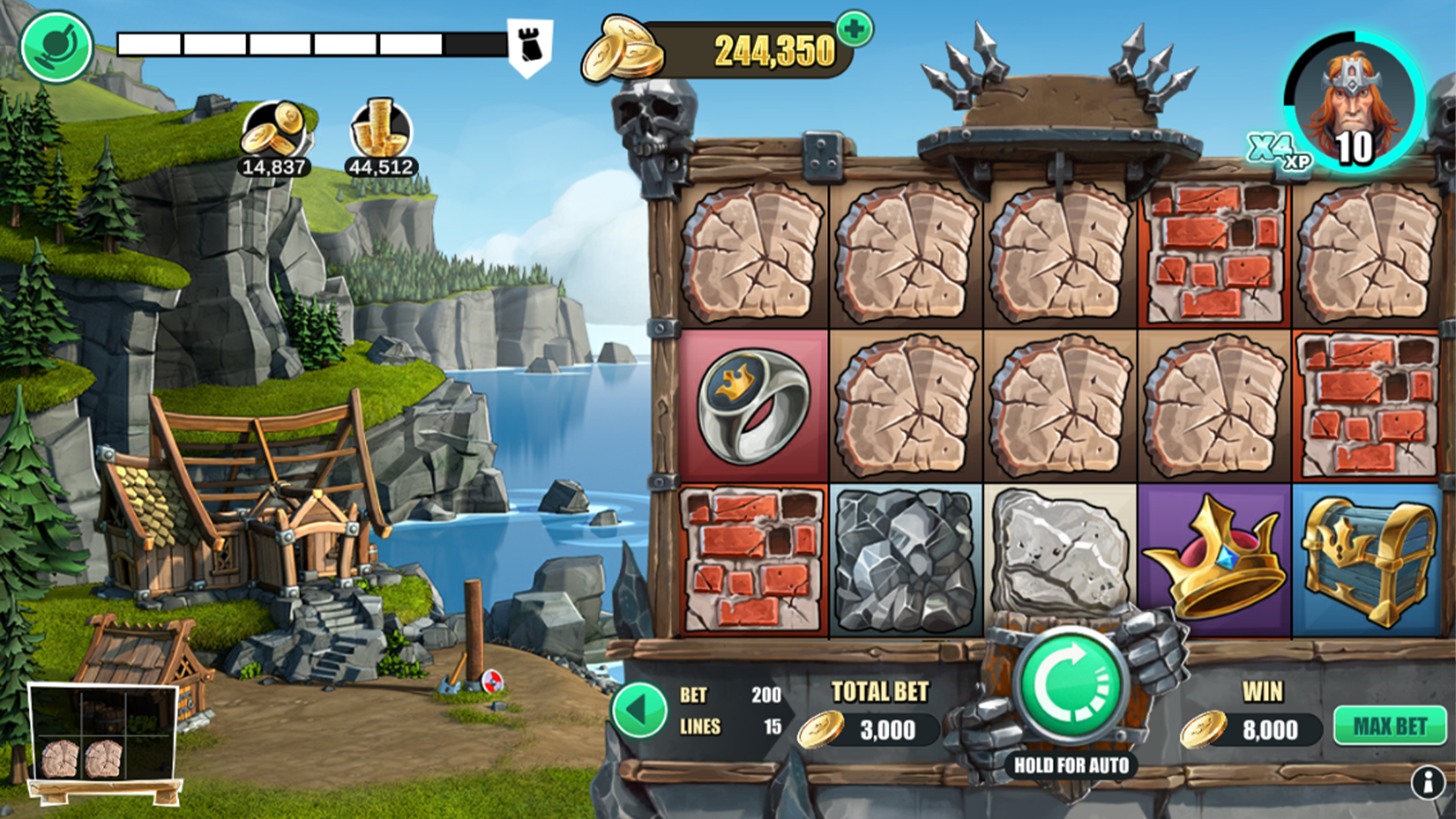The height and width of the screenshot is (819, 1456).
Task: Add more coins with the plus button
Action: (854, 30)
